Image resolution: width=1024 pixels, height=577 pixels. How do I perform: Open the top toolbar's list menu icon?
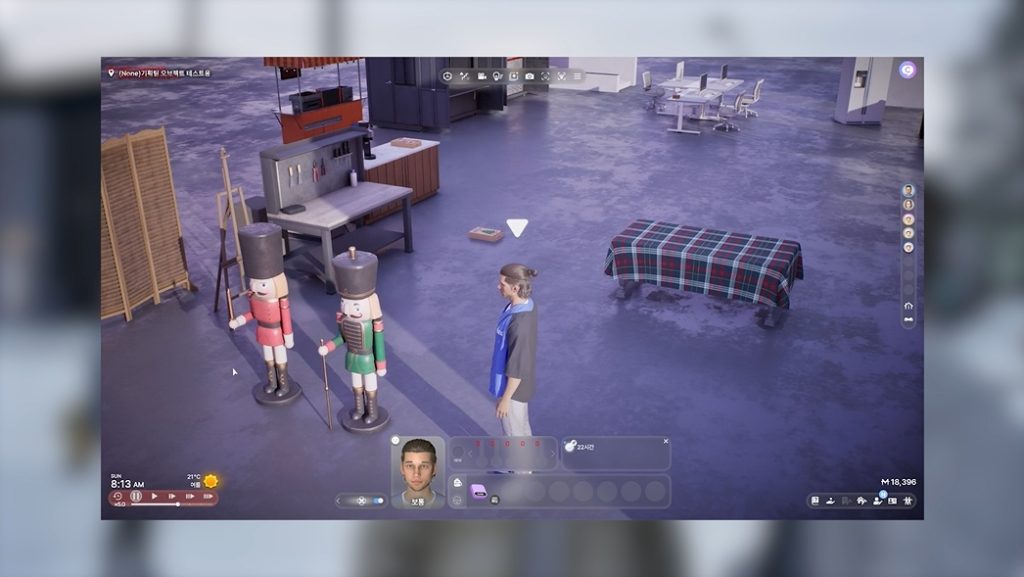click(x=577, y=76)
